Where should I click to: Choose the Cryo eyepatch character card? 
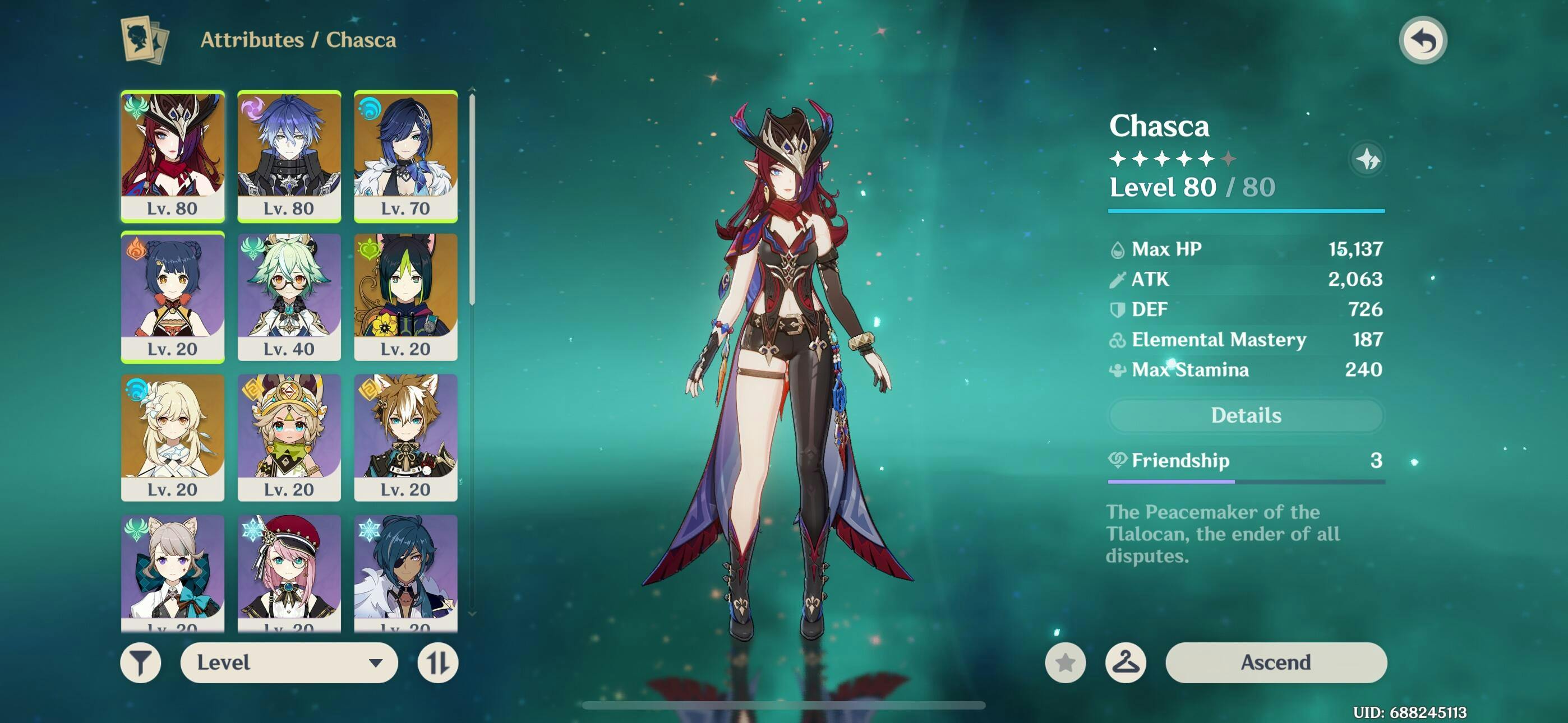[405, 572]
